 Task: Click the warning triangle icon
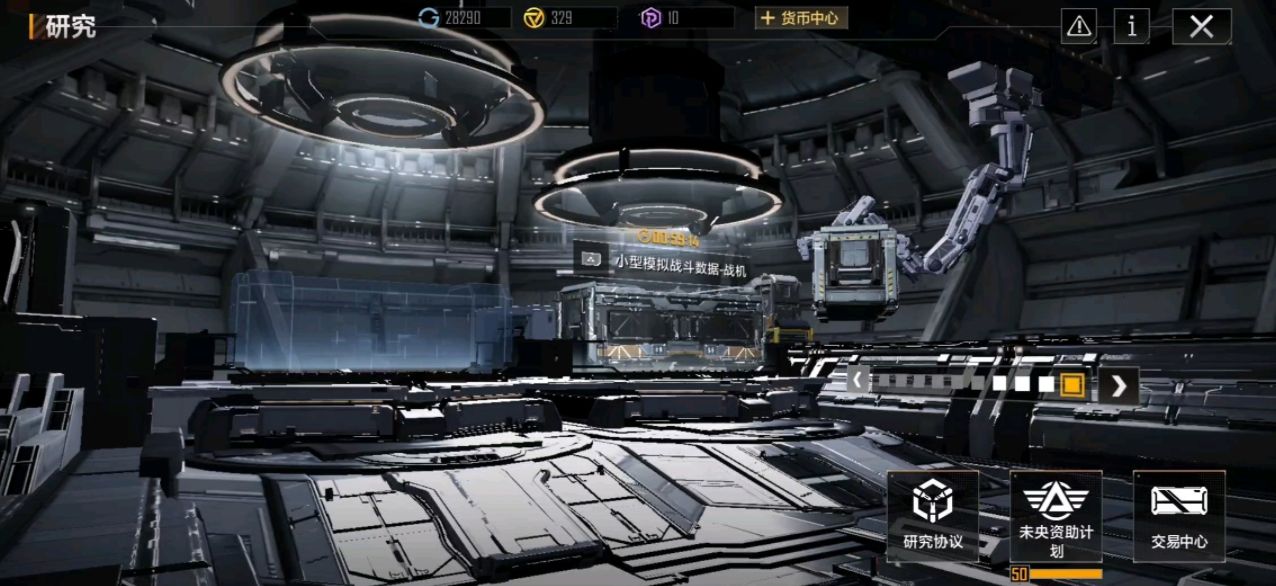point(1079,27)
